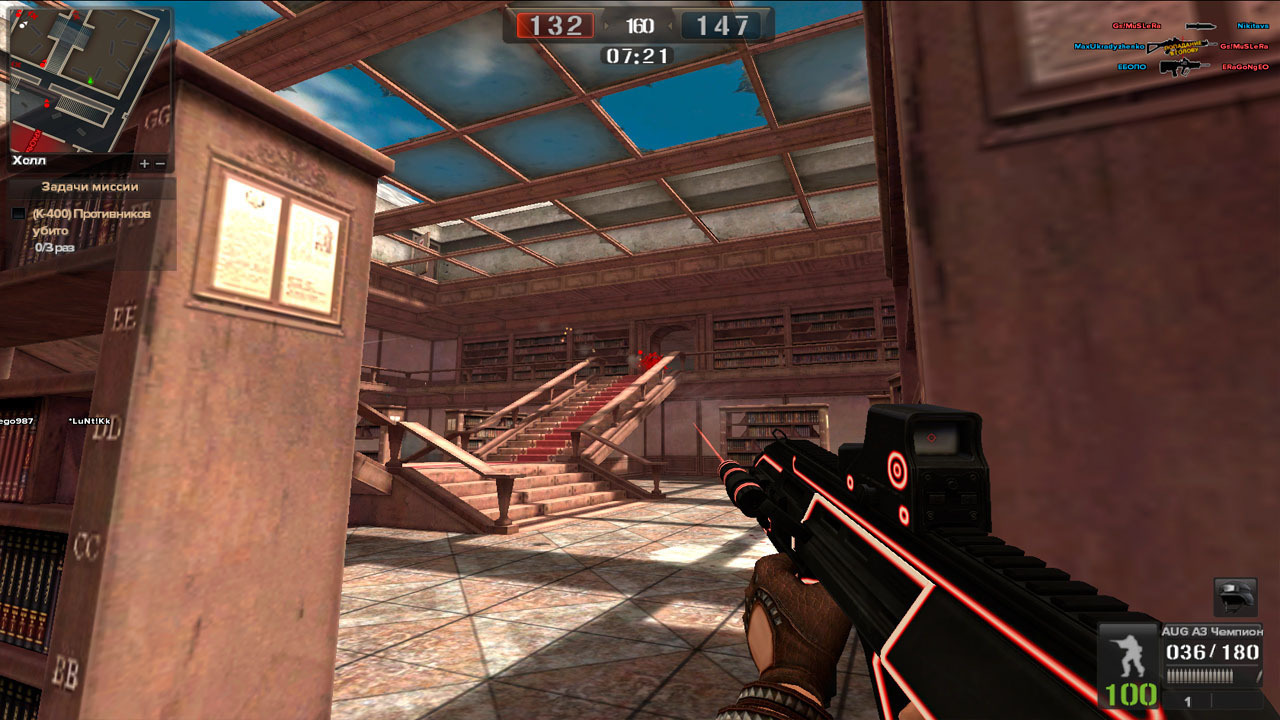Select the AUG A3 Чемпион weapon label

tap(1210, 631)
